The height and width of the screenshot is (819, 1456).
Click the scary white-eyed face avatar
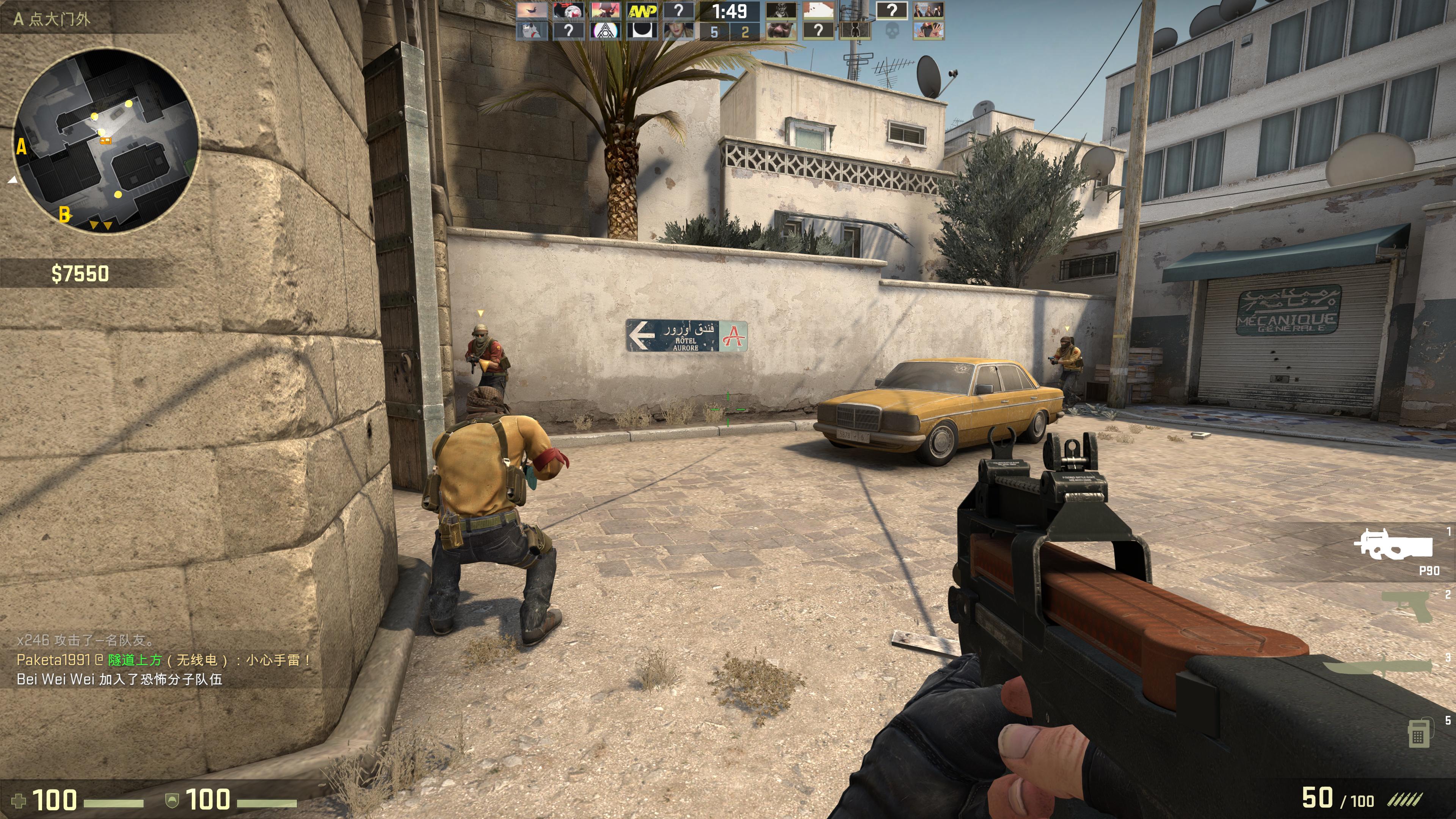click(x=781, y=11)
